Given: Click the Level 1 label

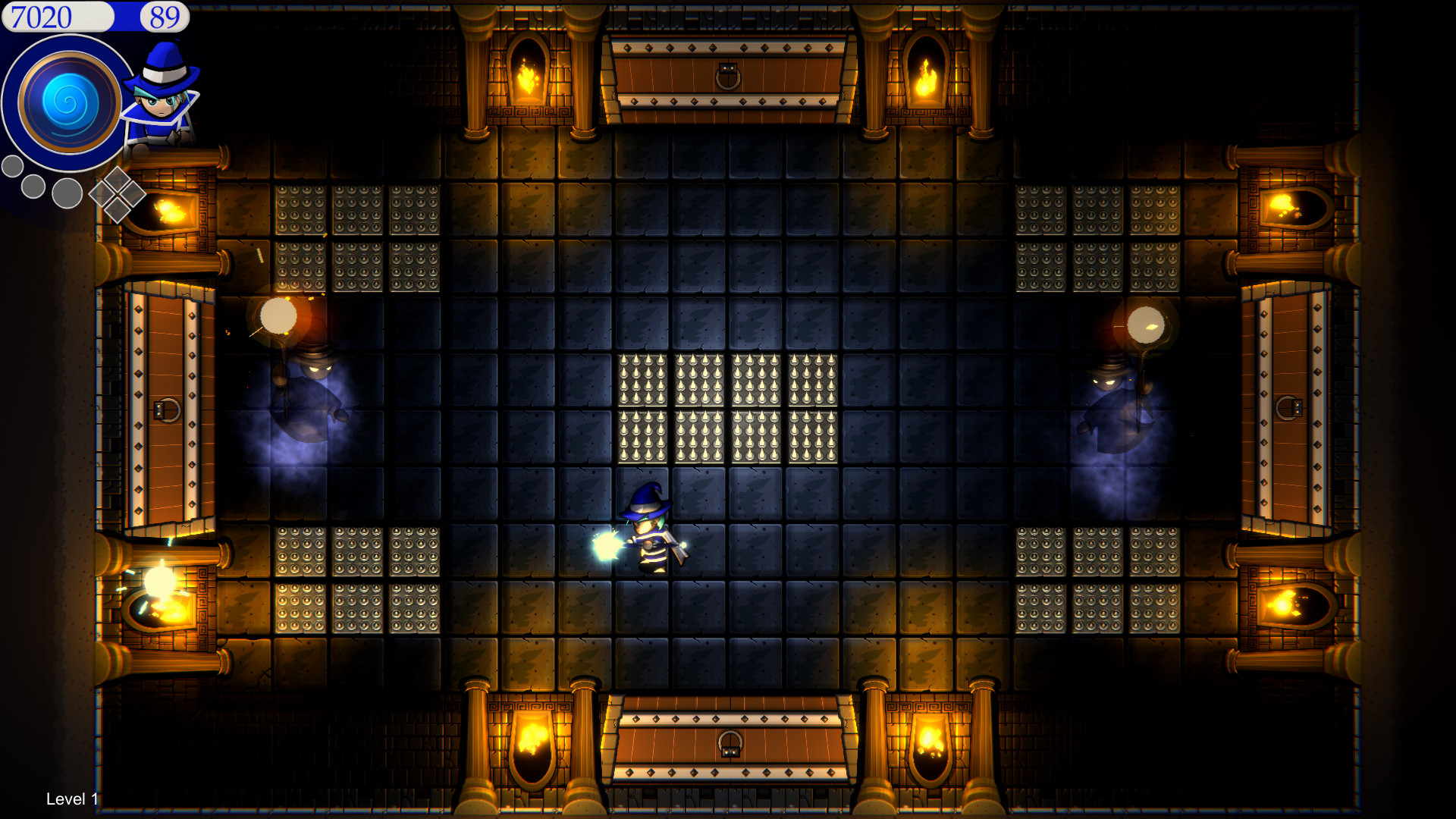Looking at the screenshot, I should 71,799.
